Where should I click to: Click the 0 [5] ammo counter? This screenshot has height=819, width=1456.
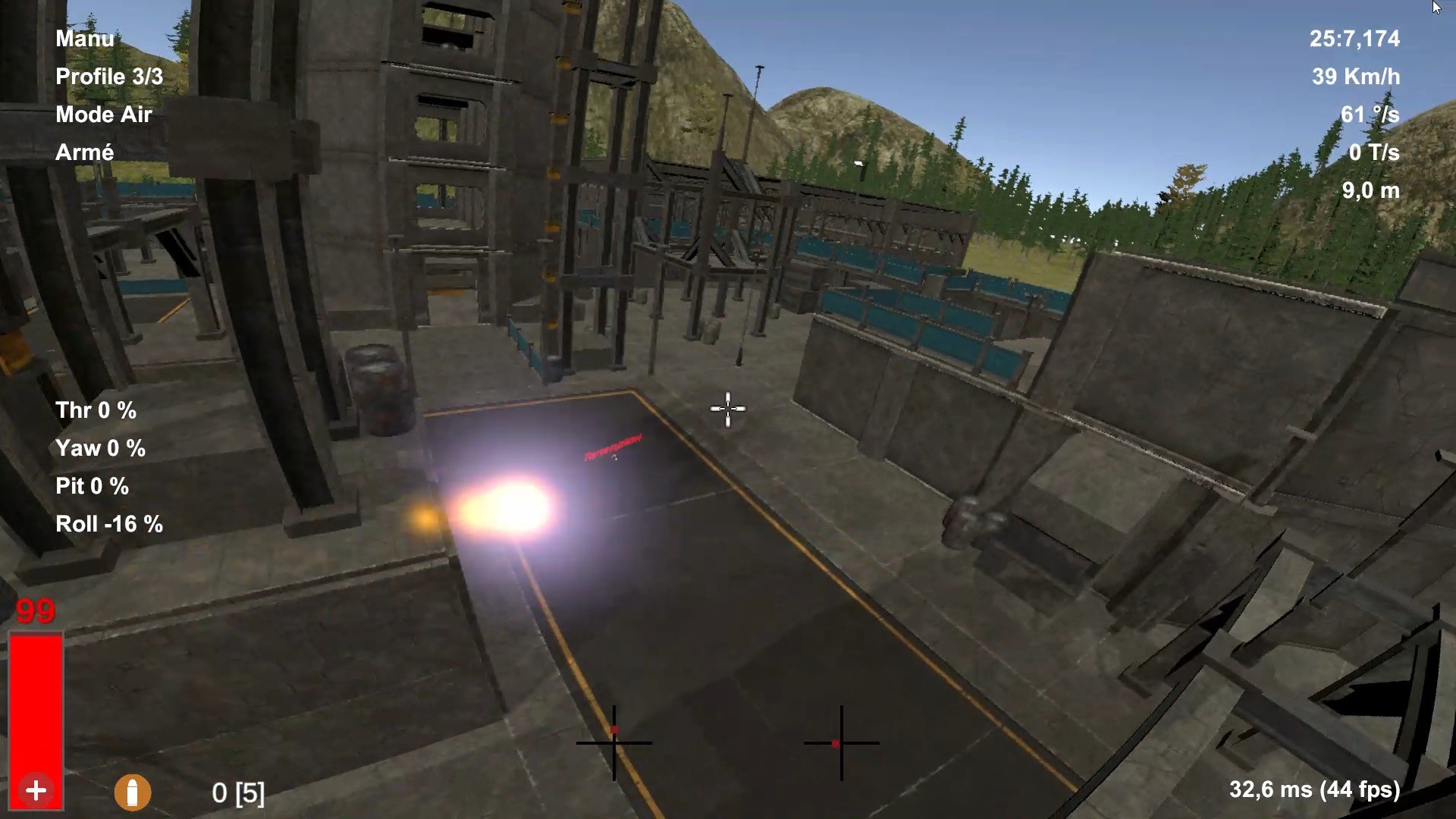click(x=237, y=795)
